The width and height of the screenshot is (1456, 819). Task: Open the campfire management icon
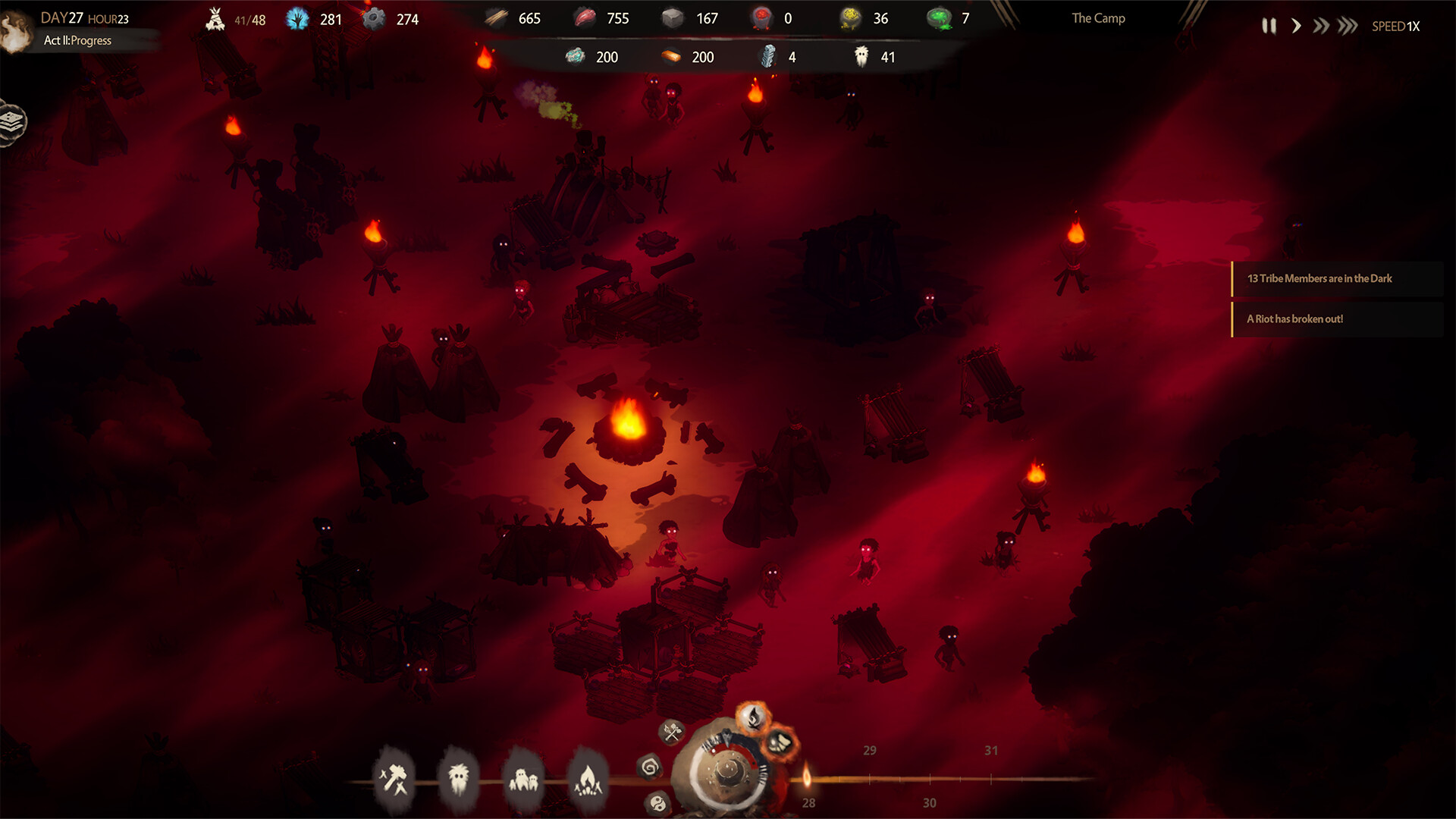tap(588, 777)
